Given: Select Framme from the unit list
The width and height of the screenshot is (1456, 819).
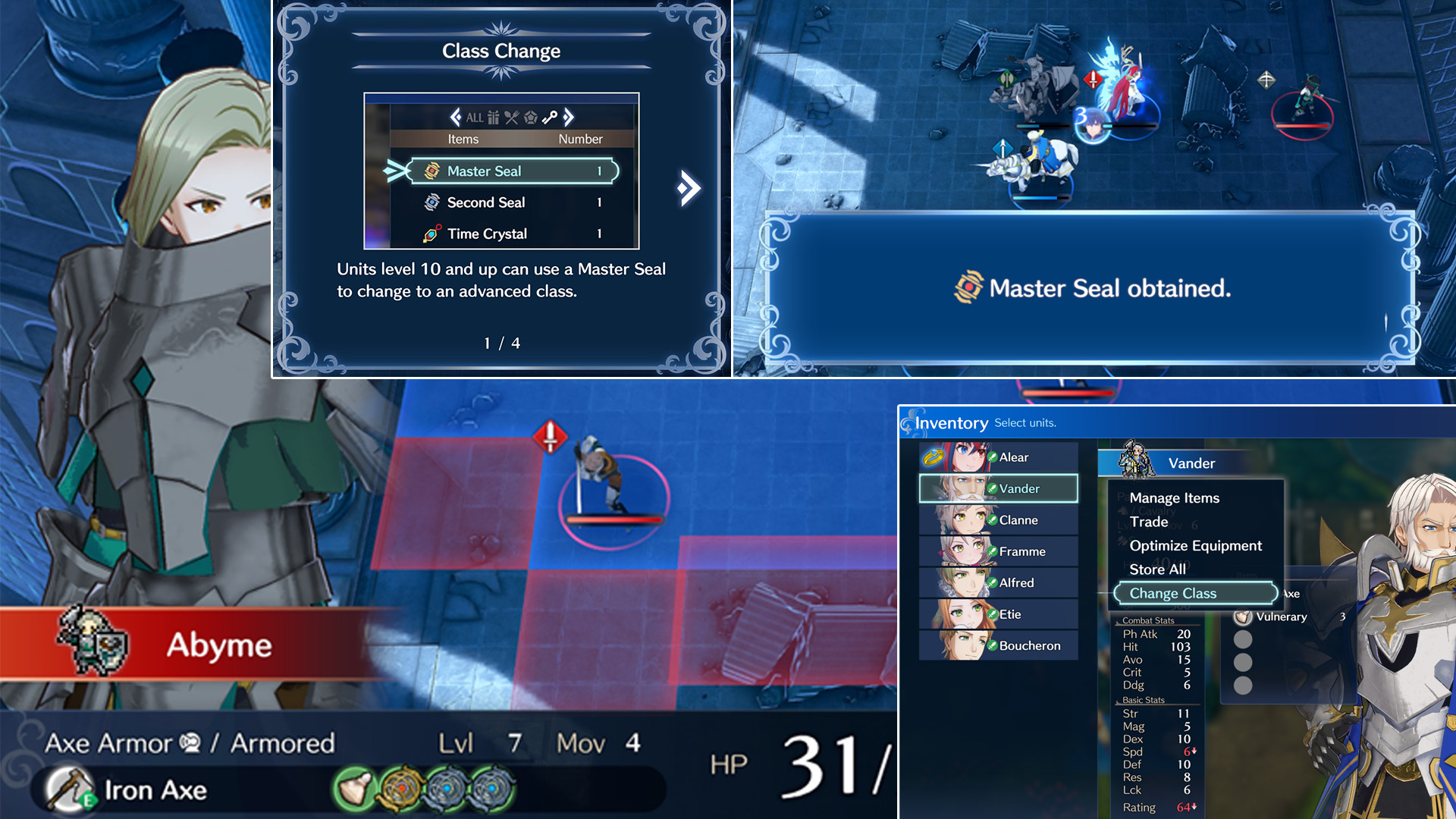Looking at the screenshot, I should 1022,551.
